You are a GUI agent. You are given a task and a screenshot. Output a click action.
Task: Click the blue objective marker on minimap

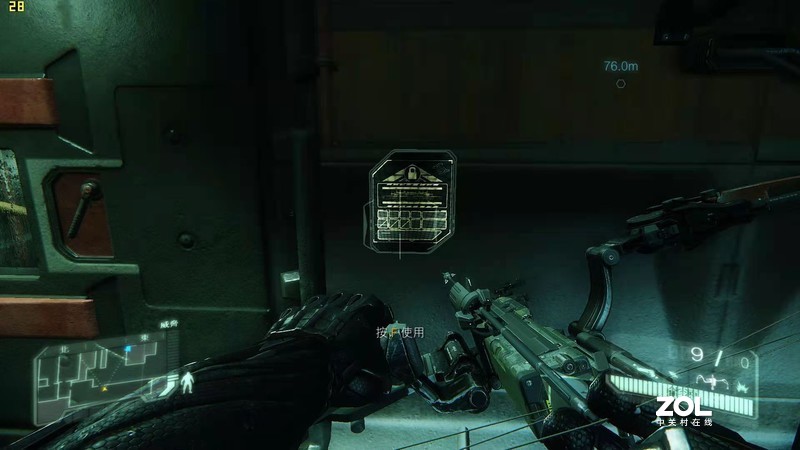pos(128,350)
